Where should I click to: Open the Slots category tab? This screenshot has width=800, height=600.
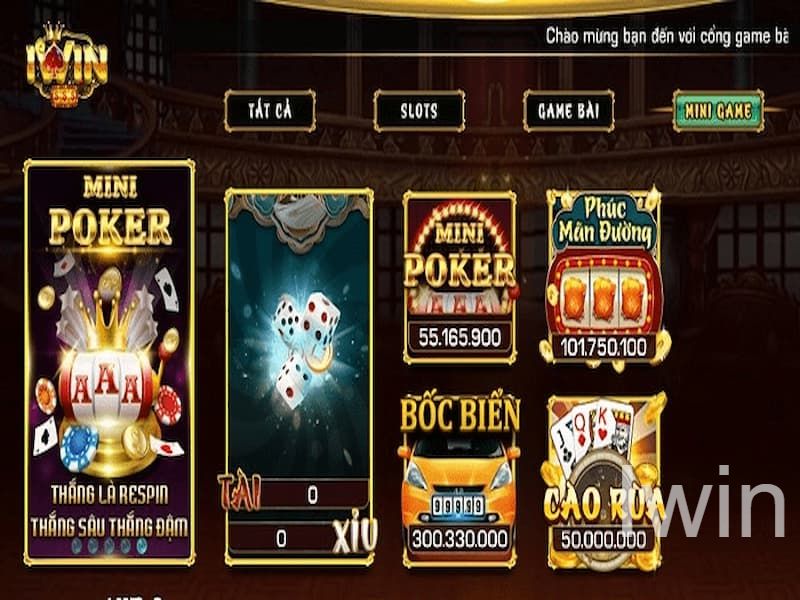coord(419,110)
